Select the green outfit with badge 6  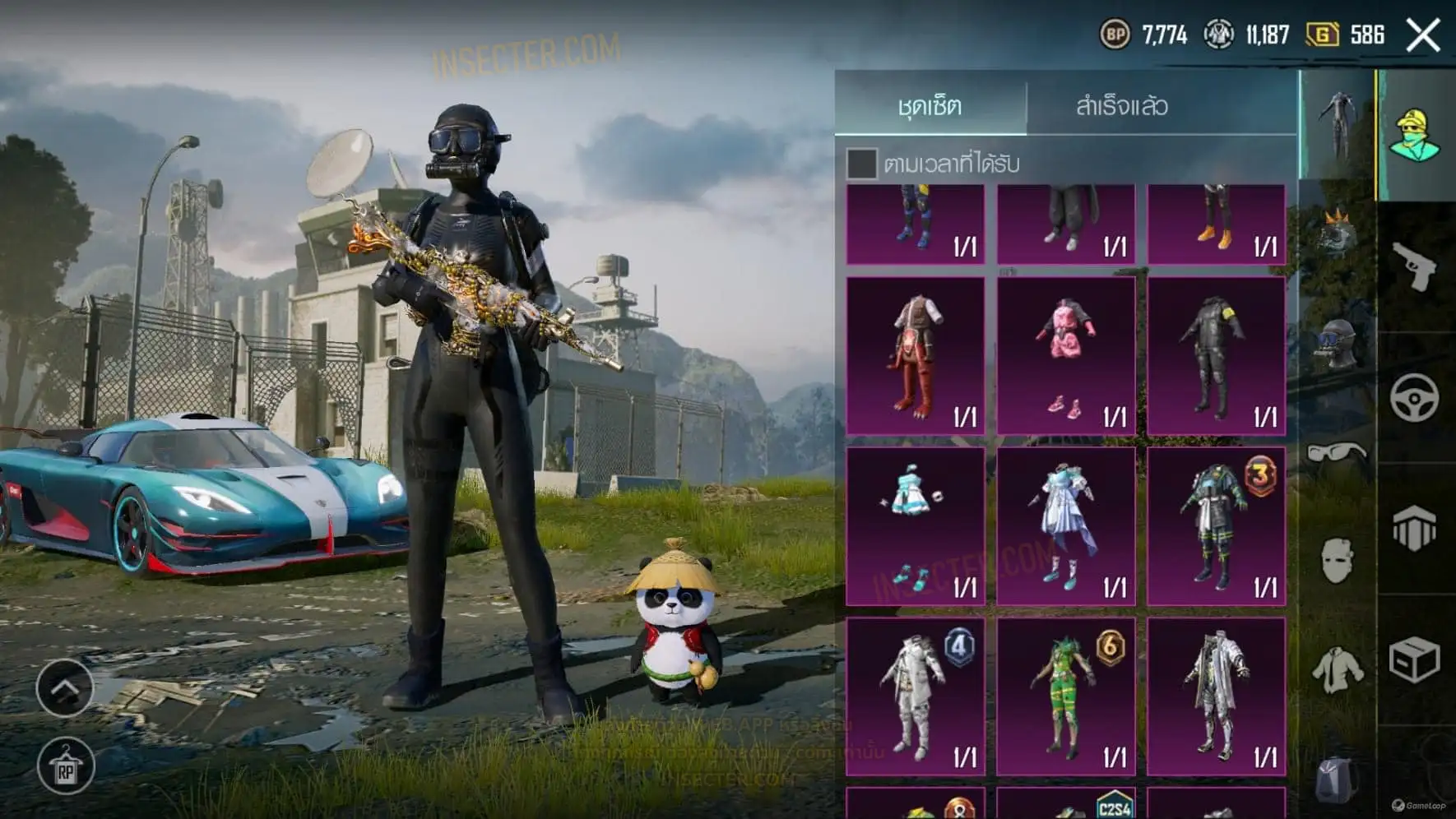pos(1066,696)
